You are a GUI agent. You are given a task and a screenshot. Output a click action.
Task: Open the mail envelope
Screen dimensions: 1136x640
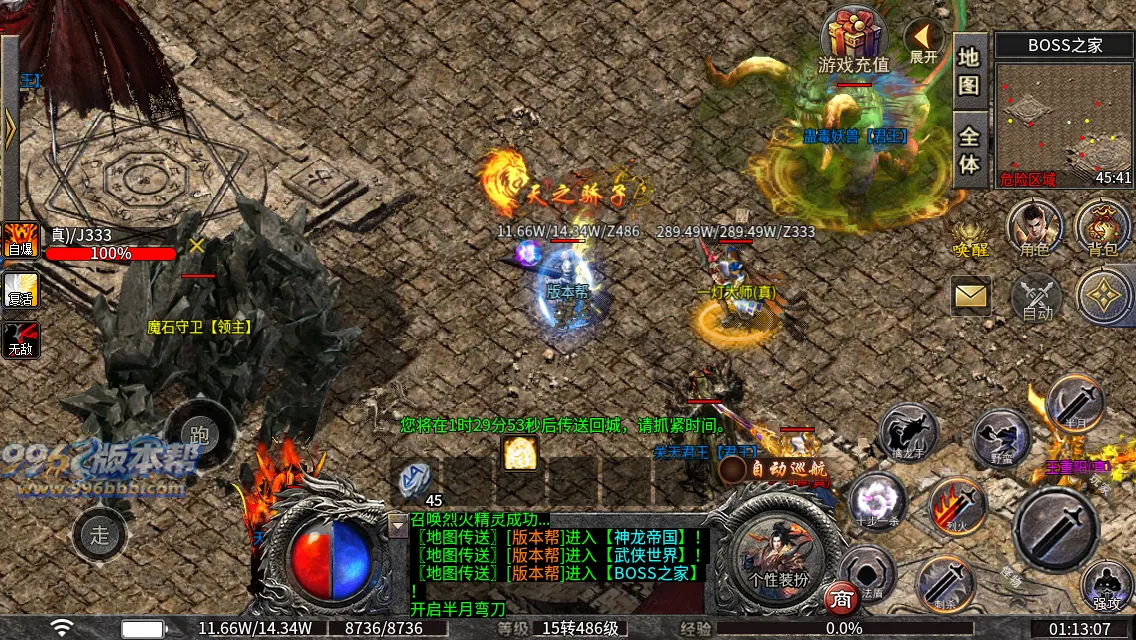(970, 295)
